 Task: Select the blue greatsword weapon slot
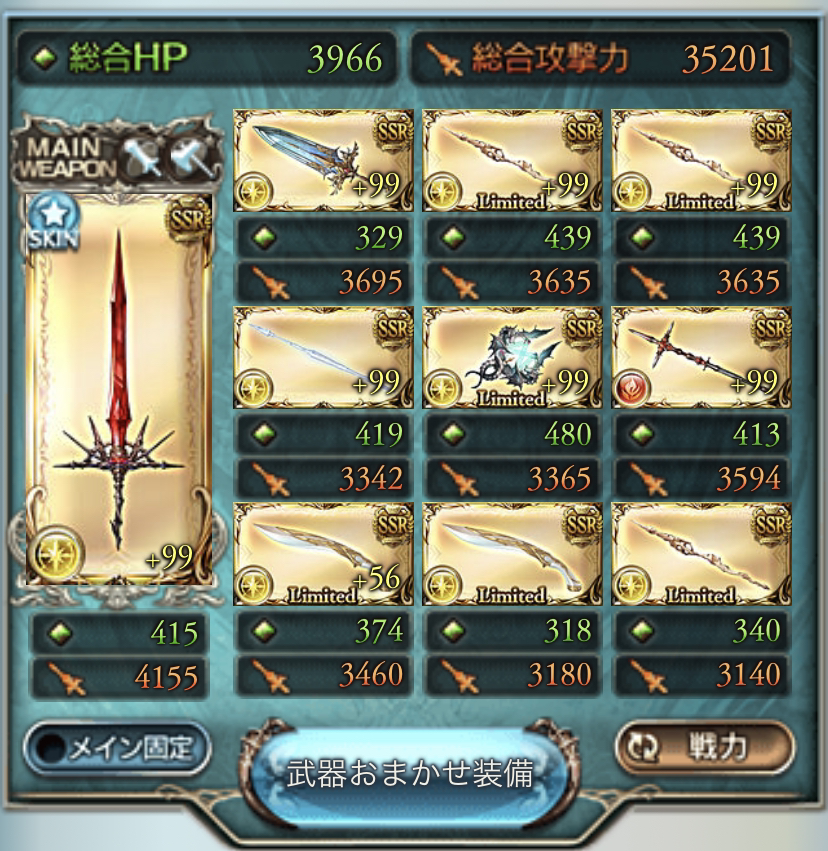coord(323,160)
